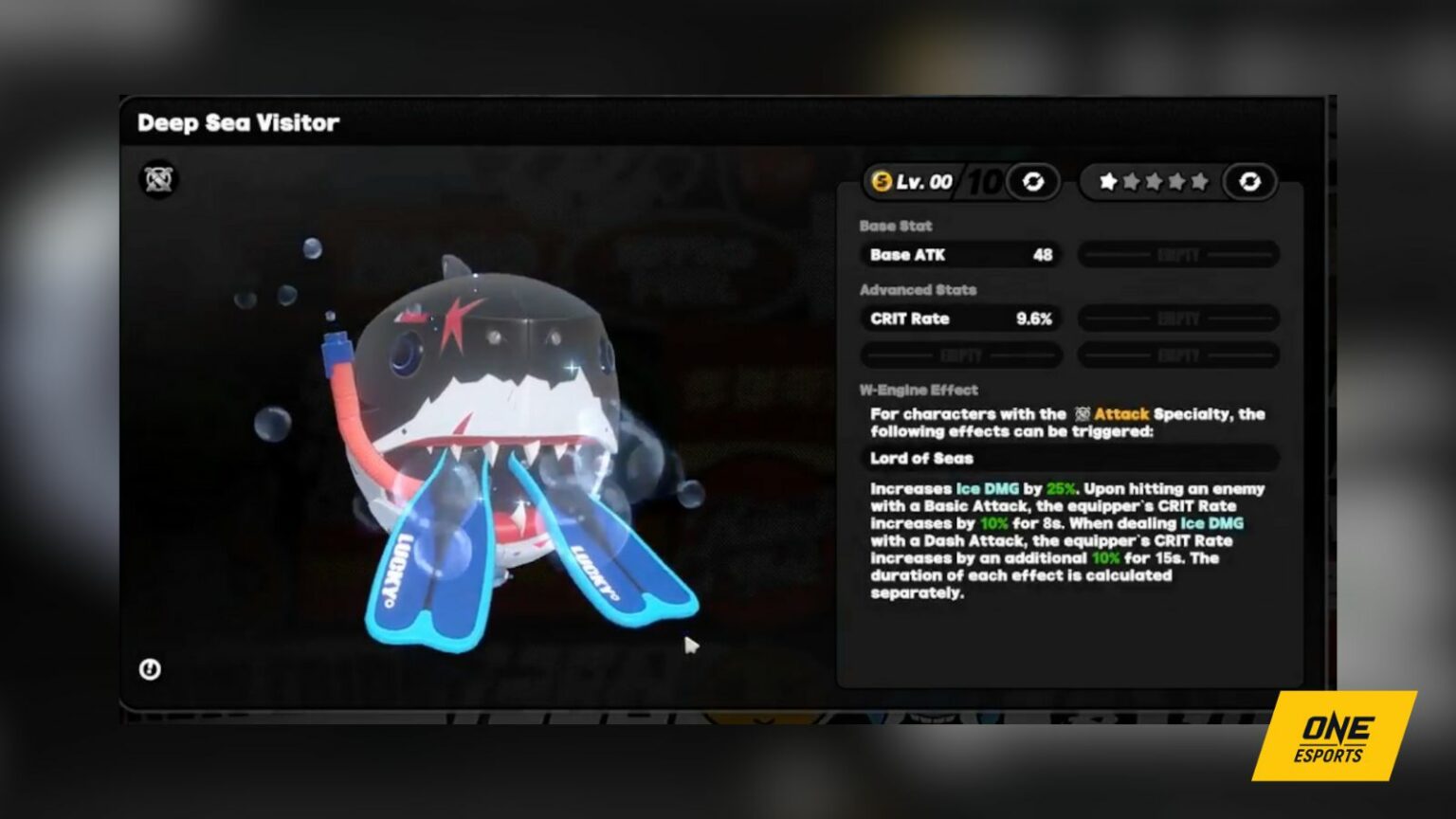Expand the Lord of Seas effect entry

1071,459
